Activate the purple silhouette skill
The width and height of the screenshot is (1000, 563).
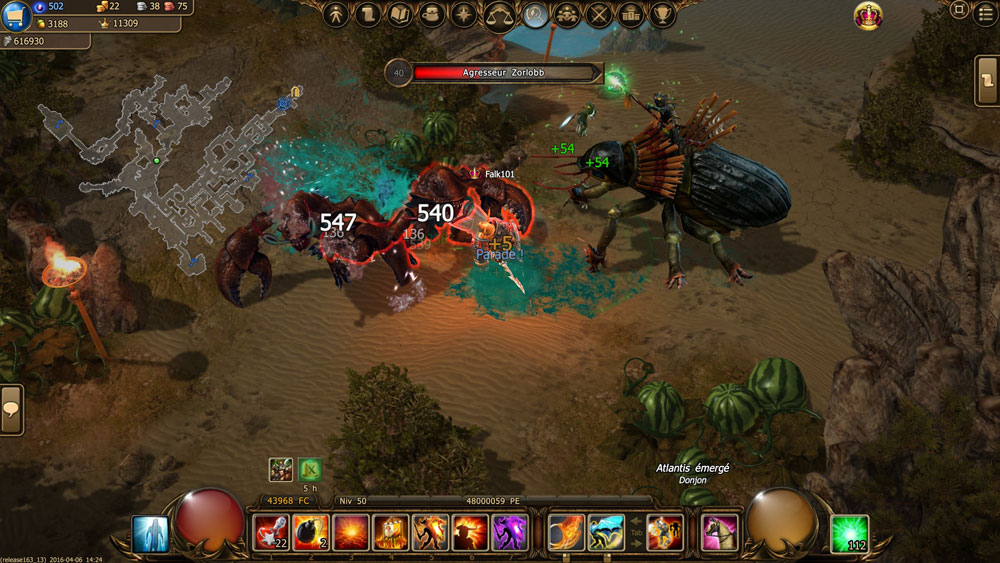pyautogui.click(x=510, y=533)
